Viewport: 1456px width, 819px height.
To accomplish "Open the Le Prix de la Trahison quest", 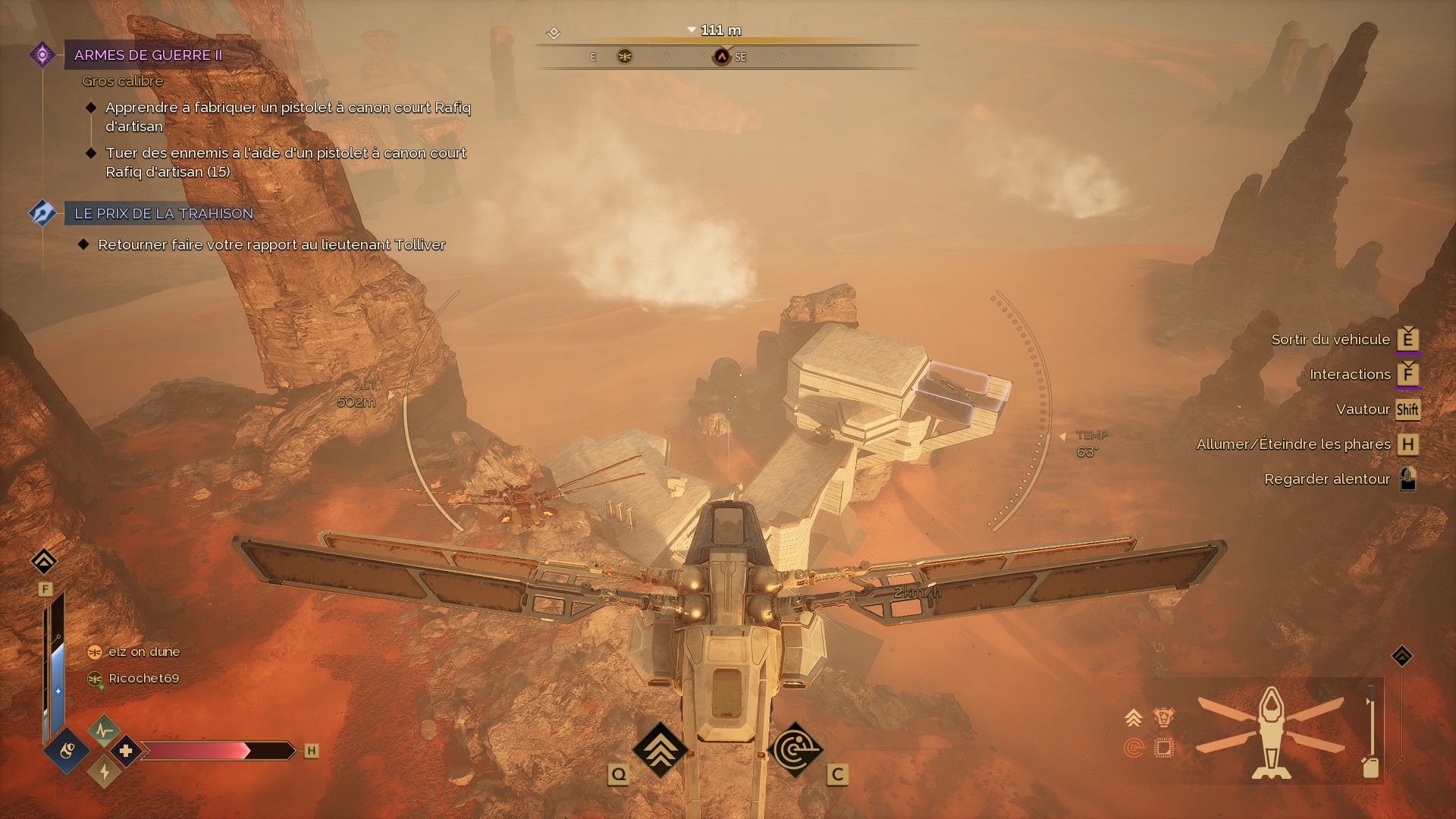I will click(x=164, y=214).
